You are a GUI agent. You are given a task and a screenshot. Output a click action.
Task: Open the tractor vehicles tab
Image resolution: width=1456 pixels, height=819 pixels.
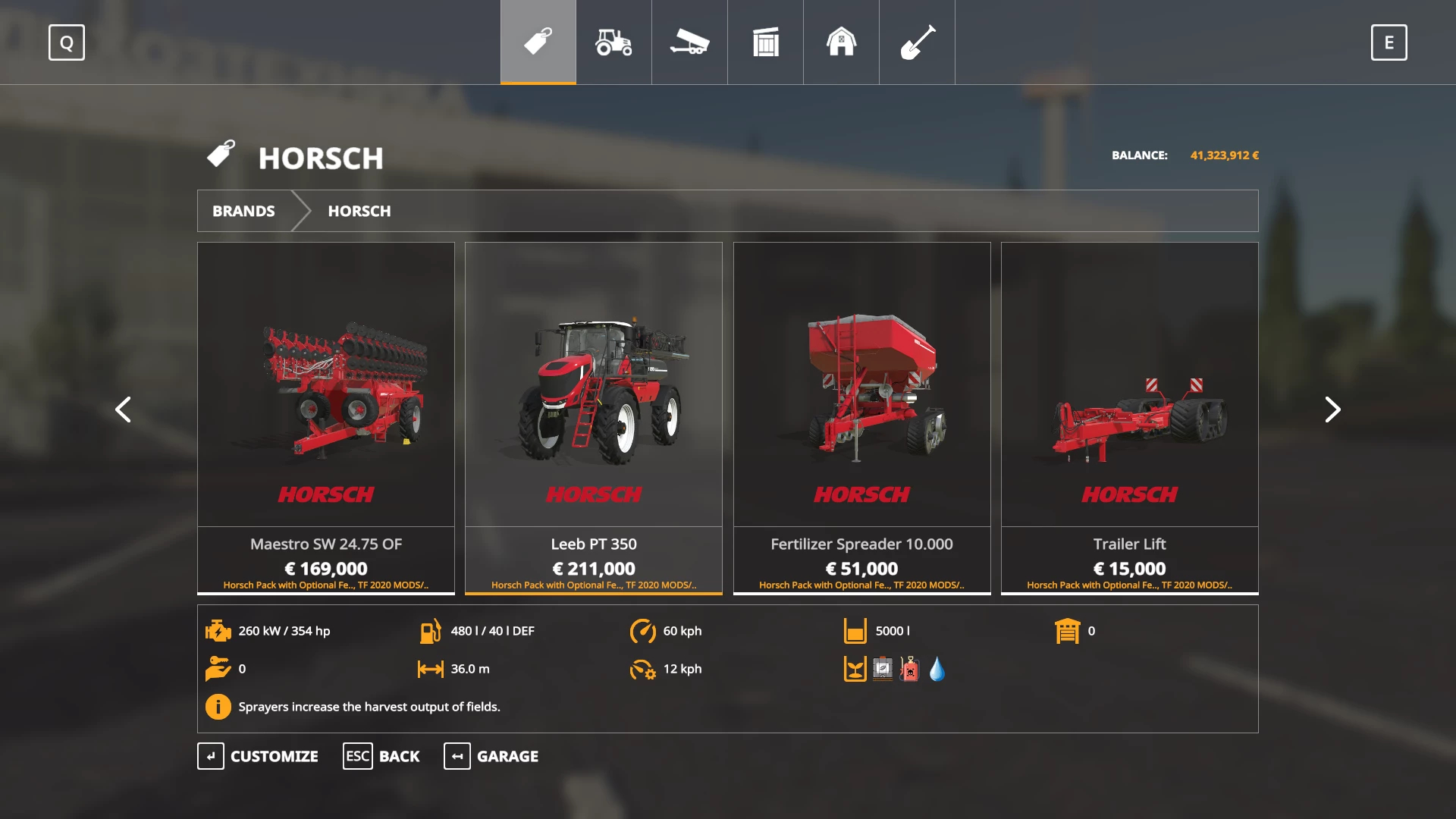click(613, 42)
